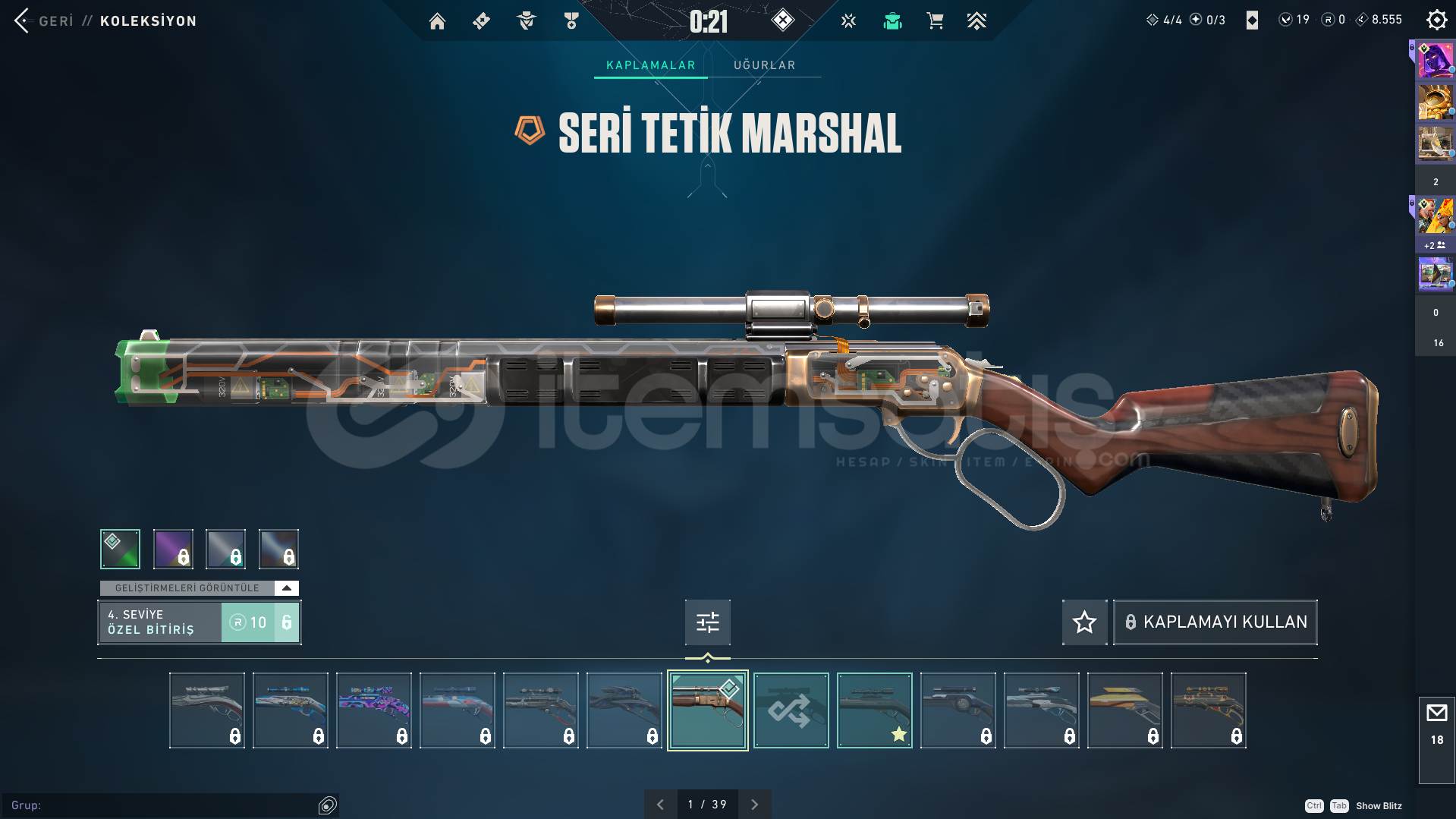Viewport: 1456px width, 819px height.
Task: Collapse the Geliştirmeleri Görüntüle panel
Action: (286, 588)
